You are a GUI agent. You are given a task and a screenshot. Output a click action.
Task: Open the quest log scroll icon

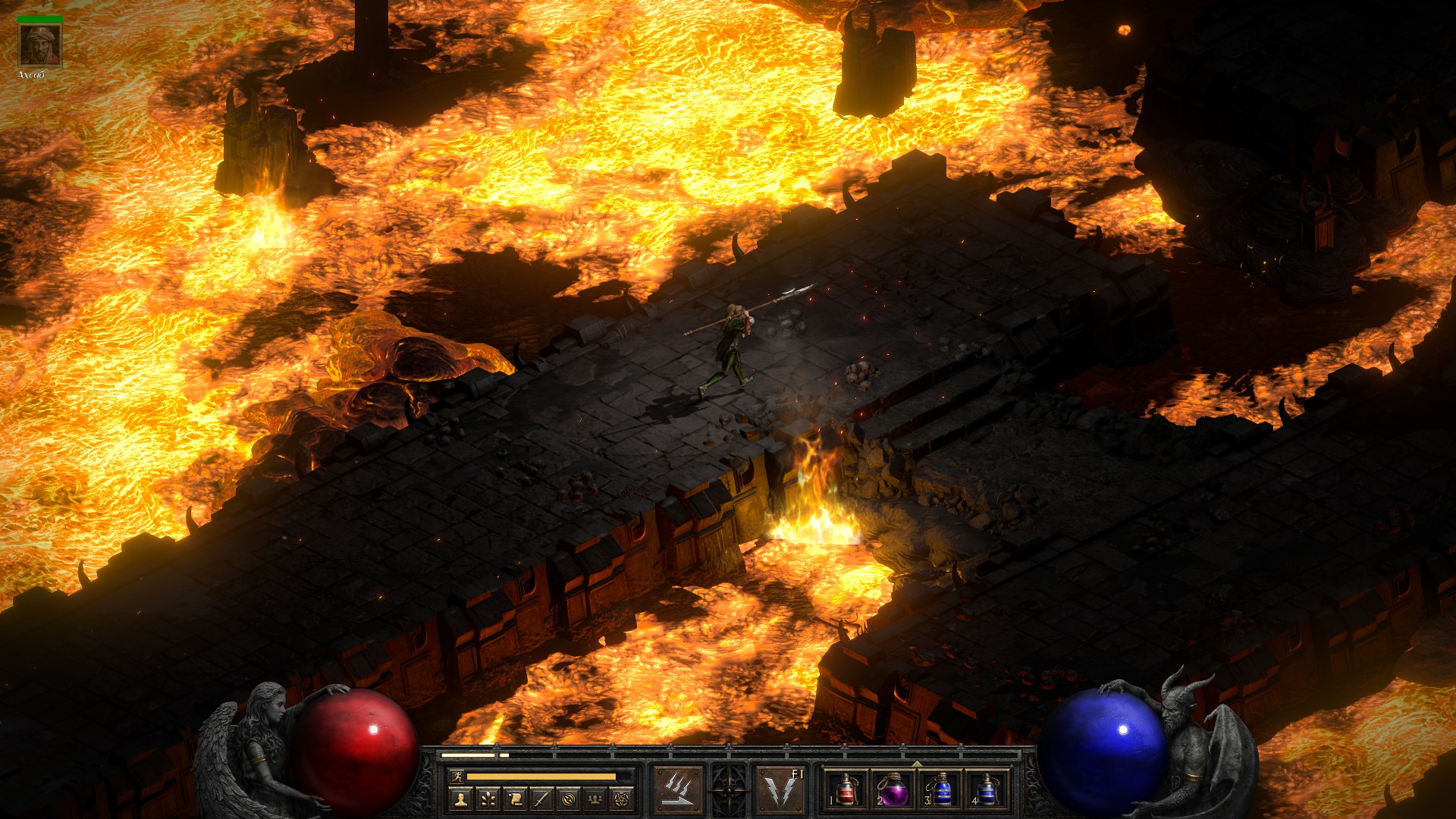pyautogui.click(x=515, y=799)
